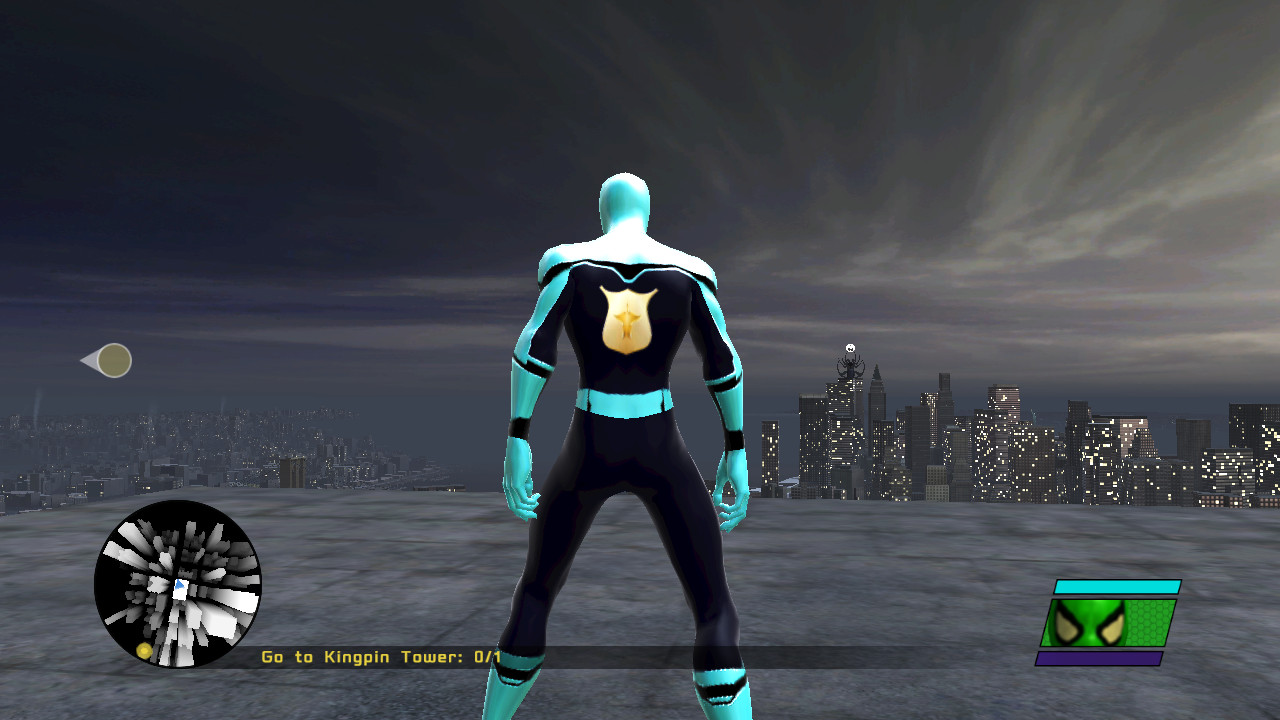The width and height of the screenshot is (1280, 720).
Task: Click the blue player arrow on the minimap
Action: (x=180, y=584)
